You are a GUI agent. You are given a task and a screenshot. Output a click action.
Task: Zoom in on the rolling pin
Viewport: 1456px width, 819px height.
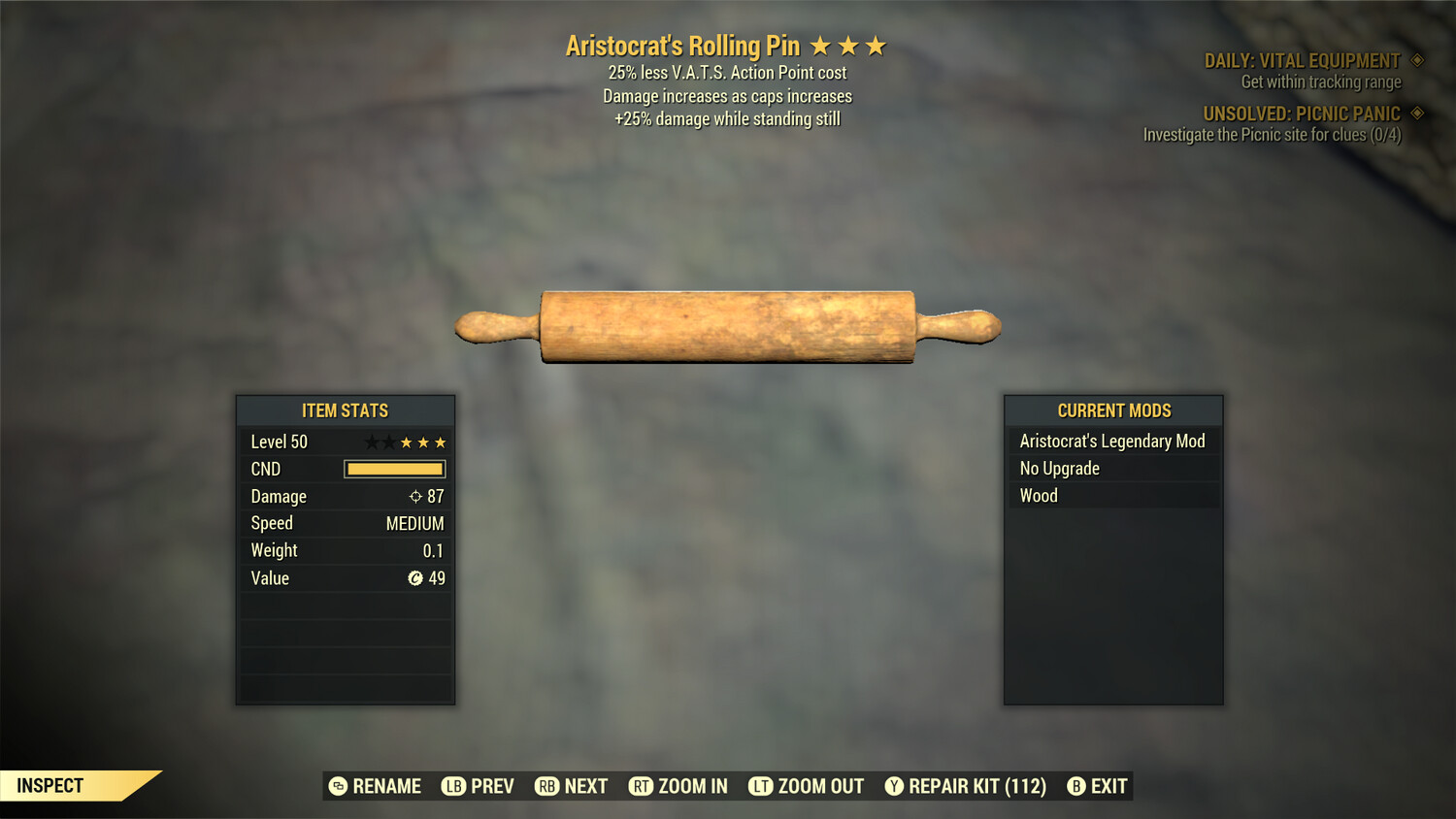pyautogui.click(x=678, y=786)
